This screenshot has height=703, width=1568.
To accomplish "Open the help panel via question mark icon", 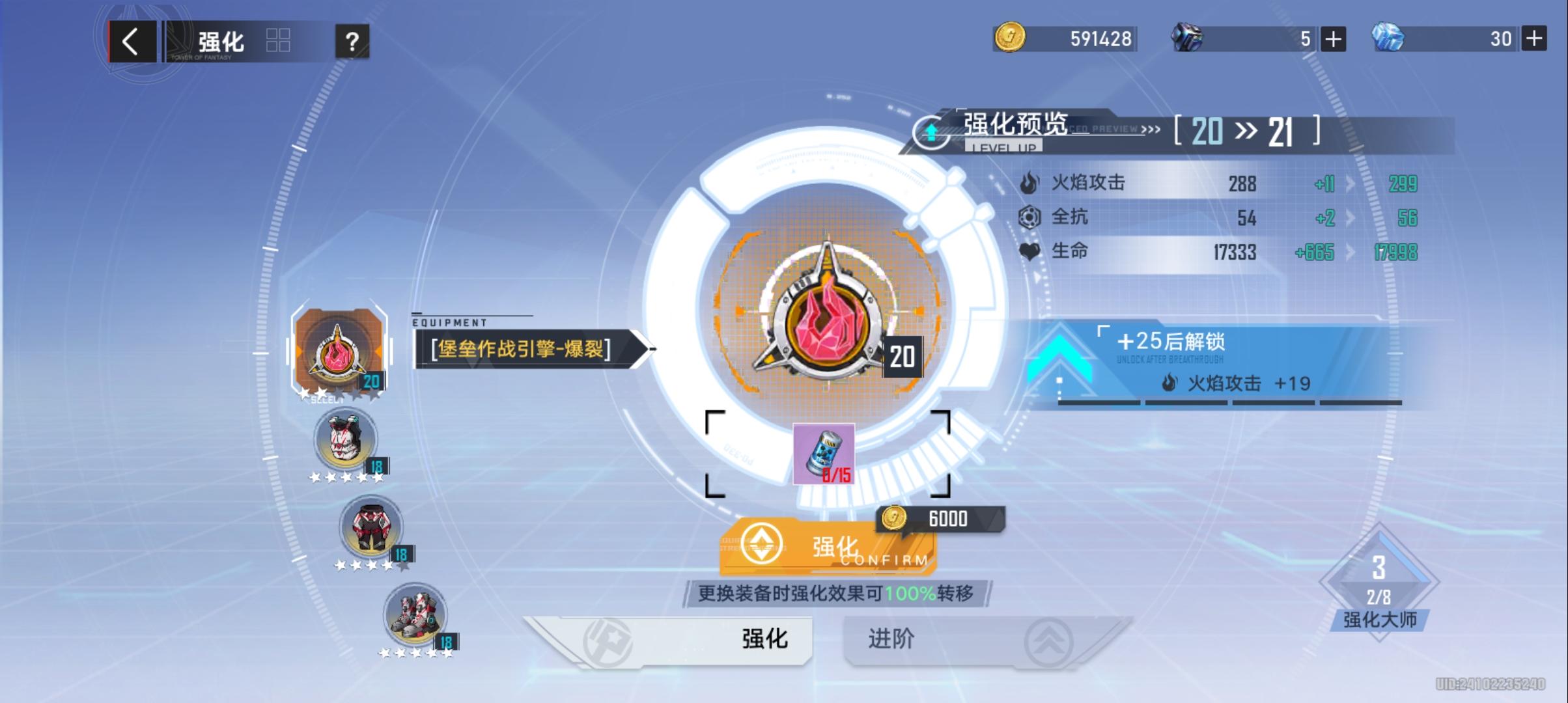I will pos(352,41).
